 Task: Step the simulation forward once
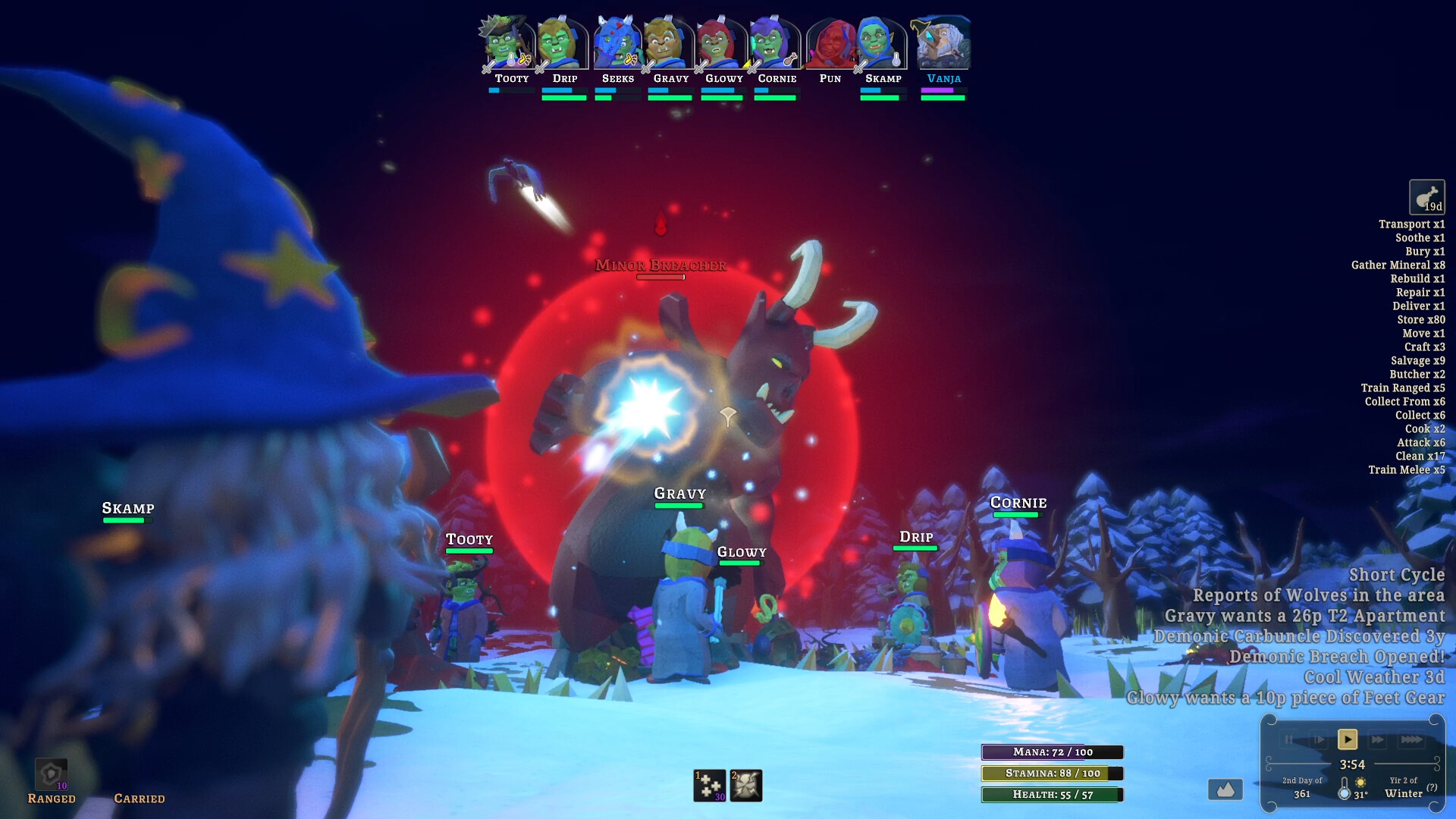1317,739
